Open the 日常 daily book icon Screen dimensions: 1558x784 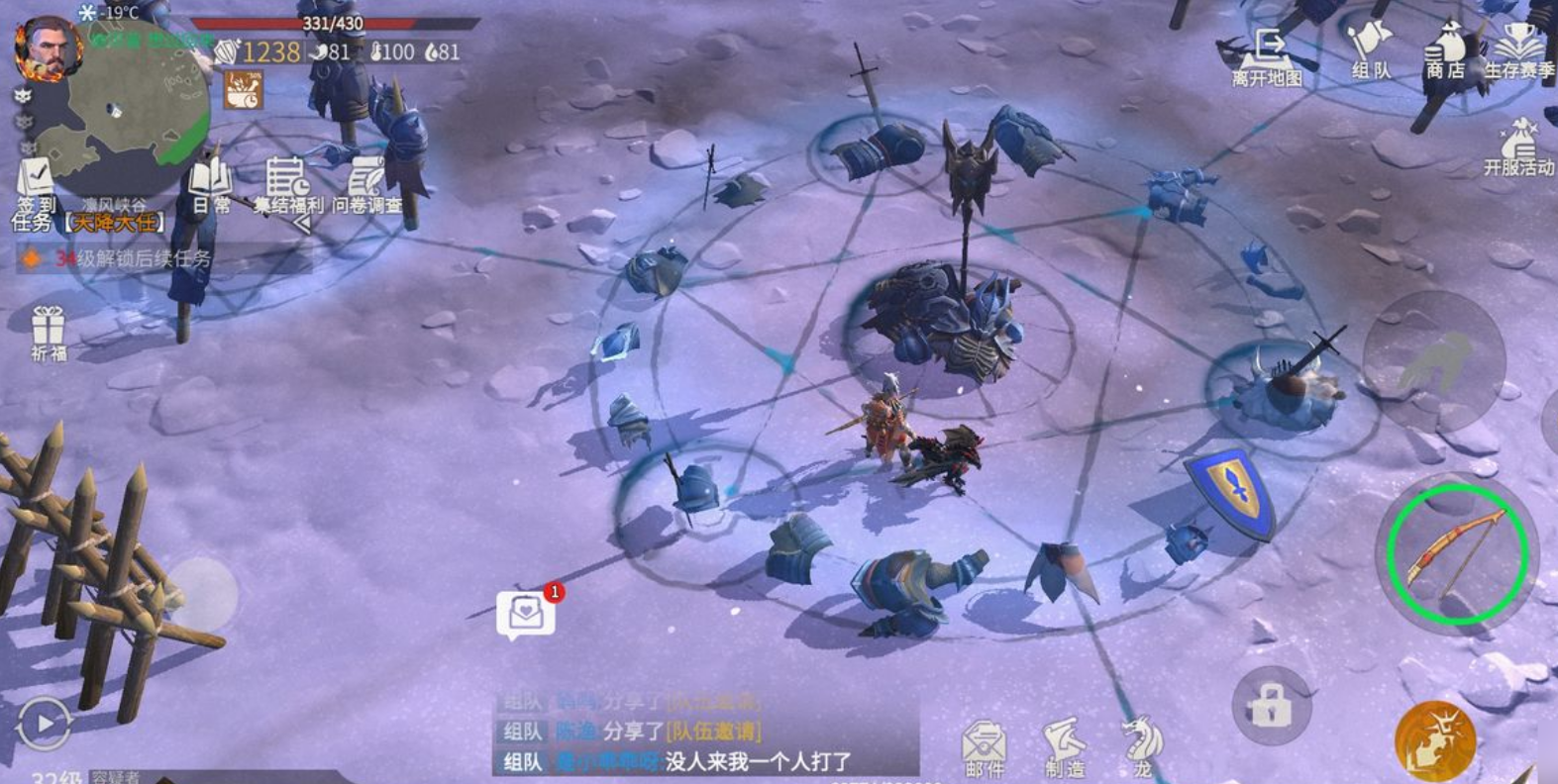(210, 185)
